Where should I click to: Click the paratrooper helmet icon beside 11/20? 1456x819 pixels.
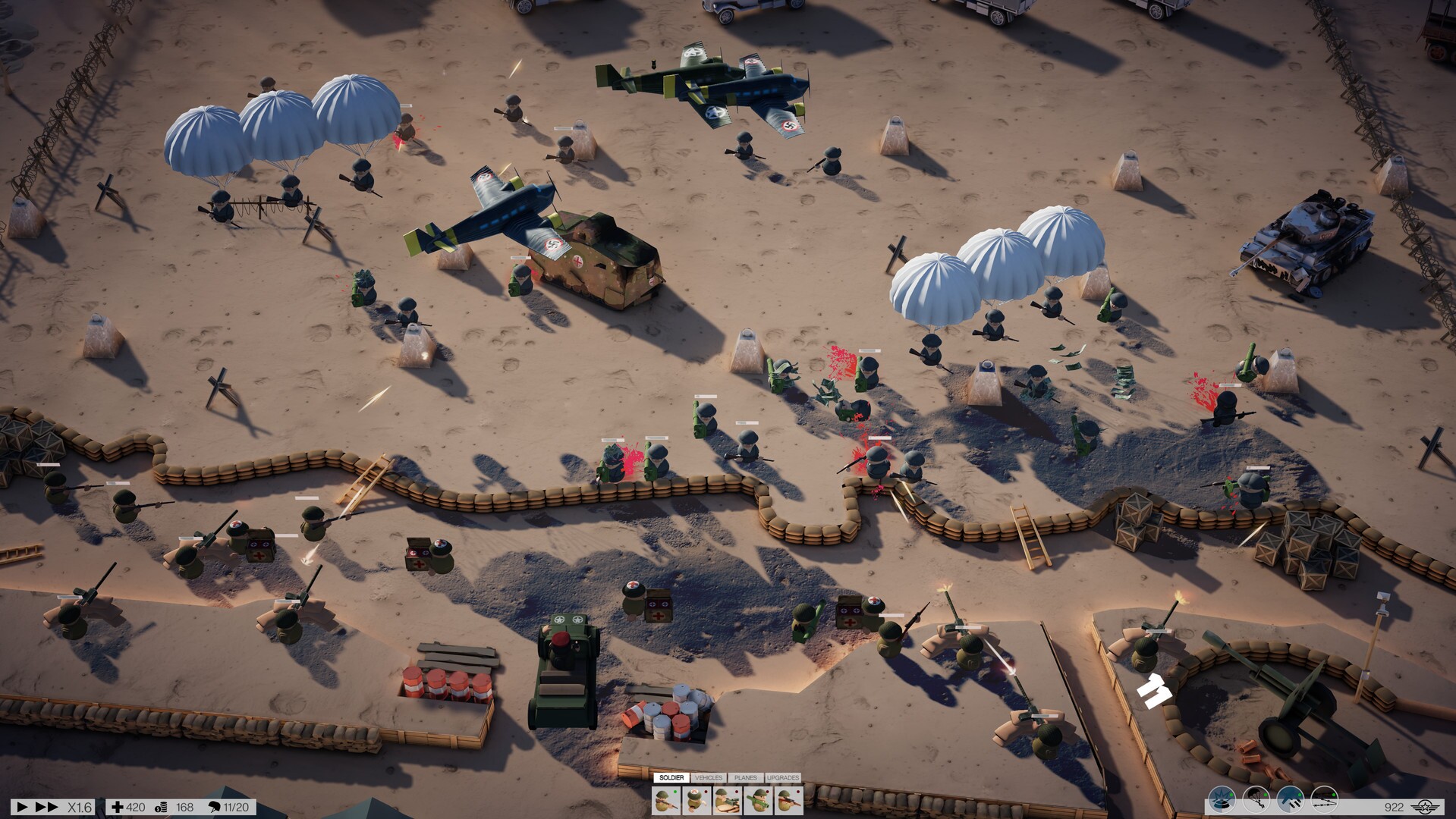point(215,808)
